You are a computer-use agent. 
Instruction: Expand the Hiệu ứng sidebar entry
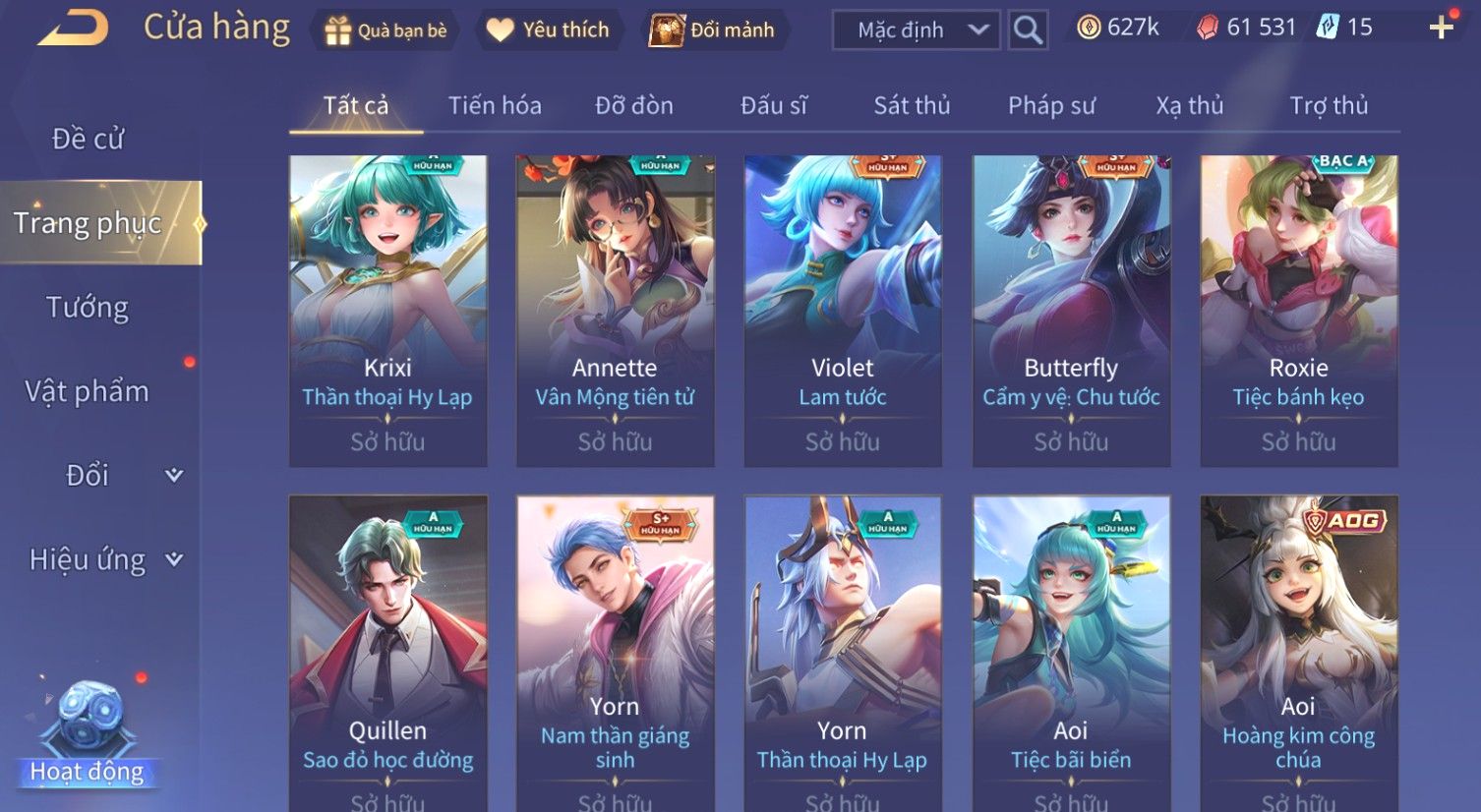105,559
